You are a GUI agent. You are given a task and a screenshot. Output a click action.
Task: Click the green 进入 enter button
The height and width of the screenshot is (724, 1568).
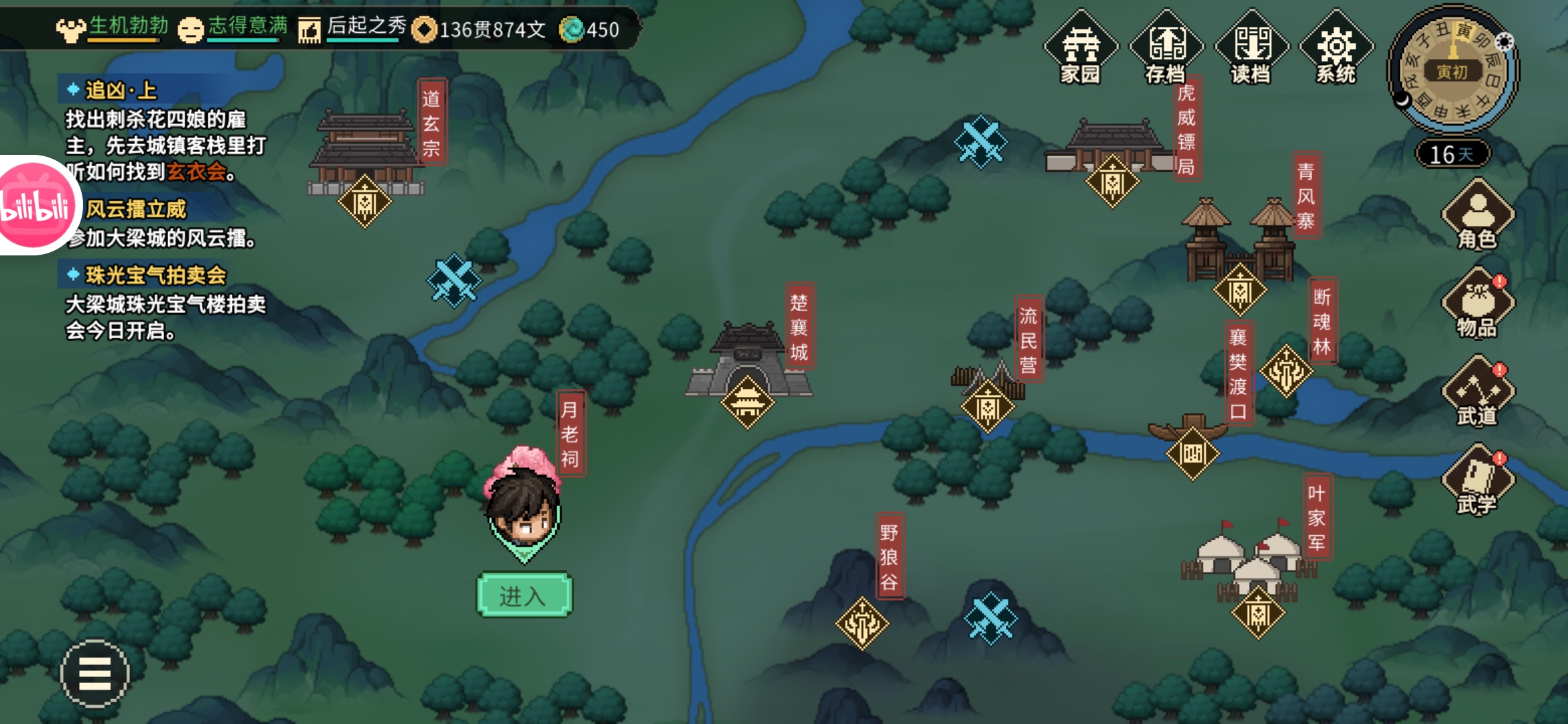[524, 595]
